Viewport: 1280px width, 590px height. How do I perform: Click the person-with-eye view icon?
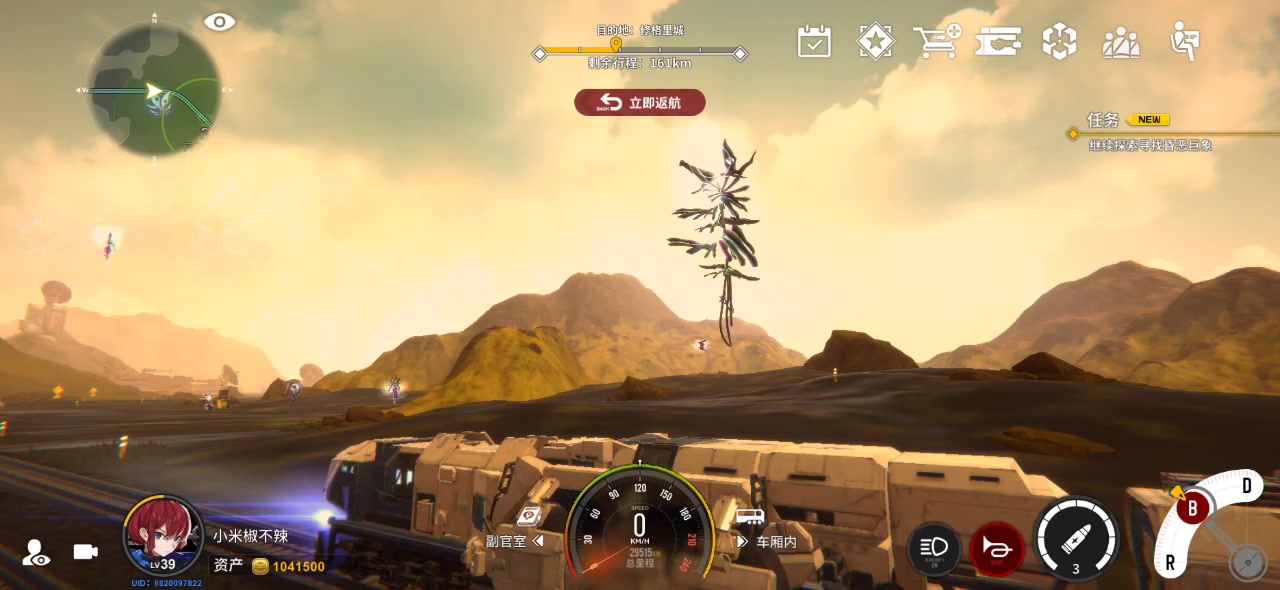[x=37, y=553]
